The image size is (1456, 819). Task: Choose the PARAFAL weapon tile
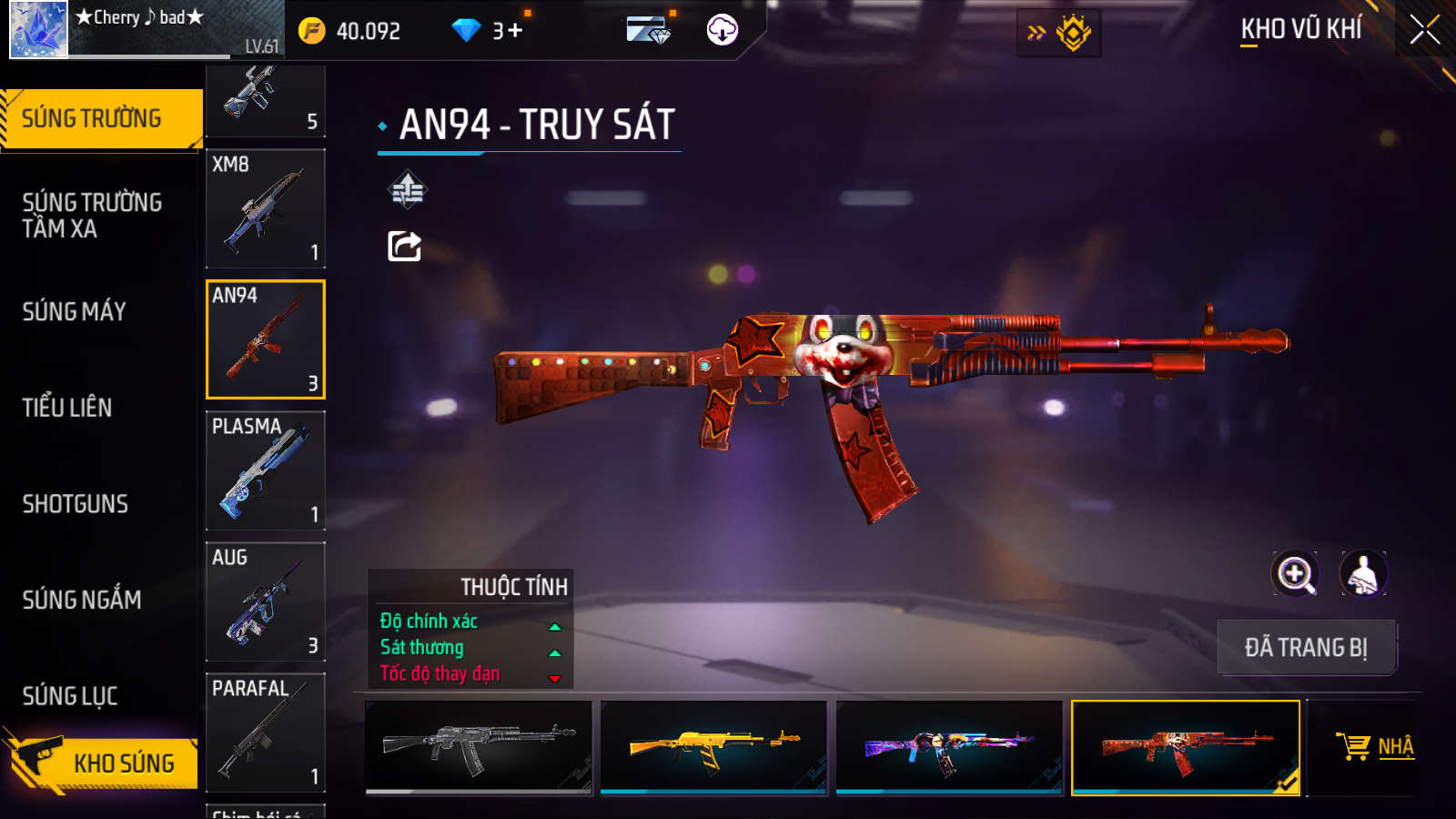(266, 733)
